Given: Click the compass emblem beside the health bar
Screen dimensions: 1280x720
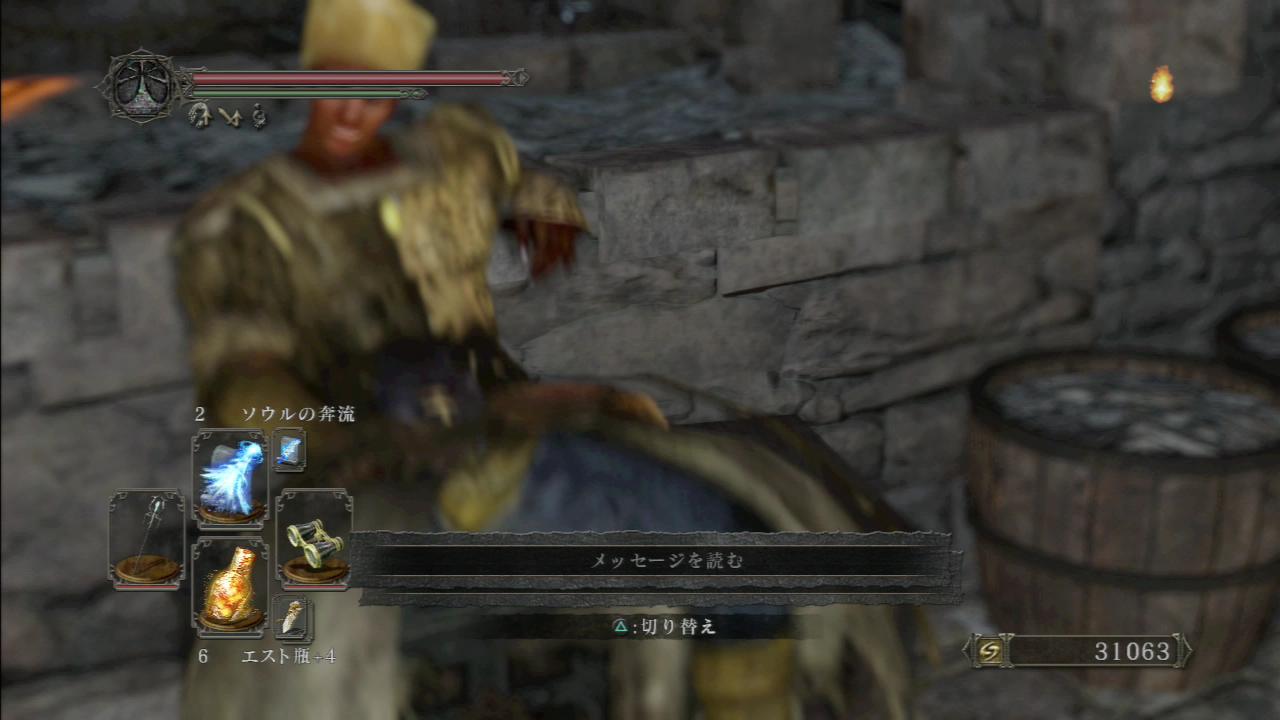Looking at the screenshot, I should pyautogui.click(x=140, y=88).
